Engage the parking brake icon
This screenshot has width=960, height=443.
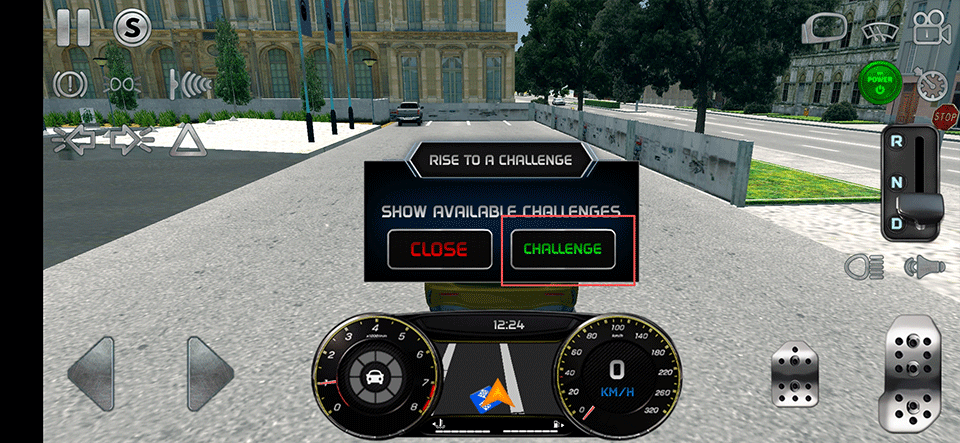click(x=71, y=82)
